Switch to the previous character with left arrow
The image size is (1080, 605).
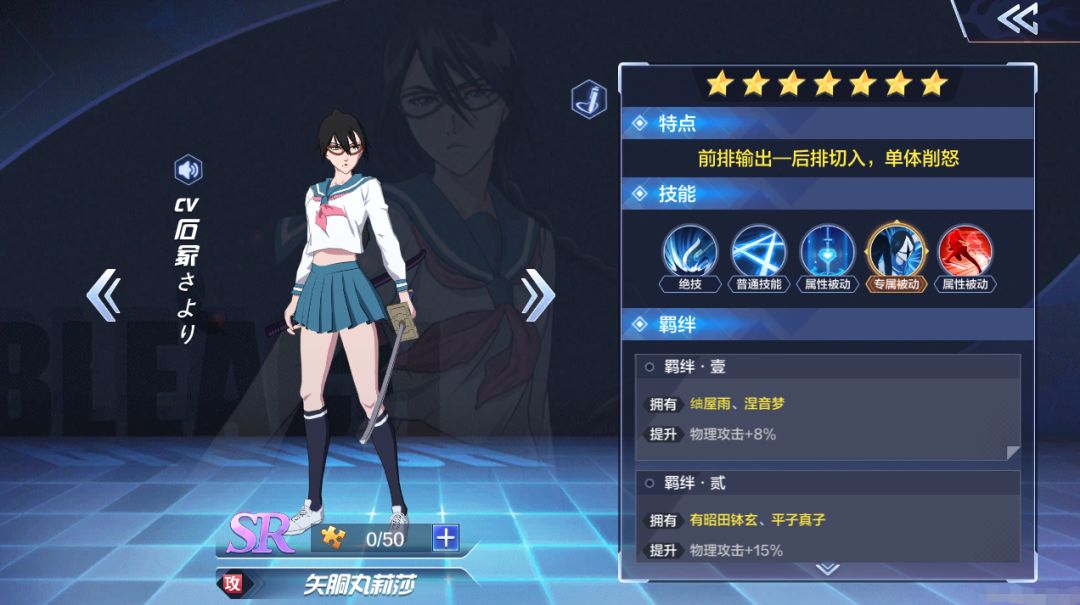[103, 294]
